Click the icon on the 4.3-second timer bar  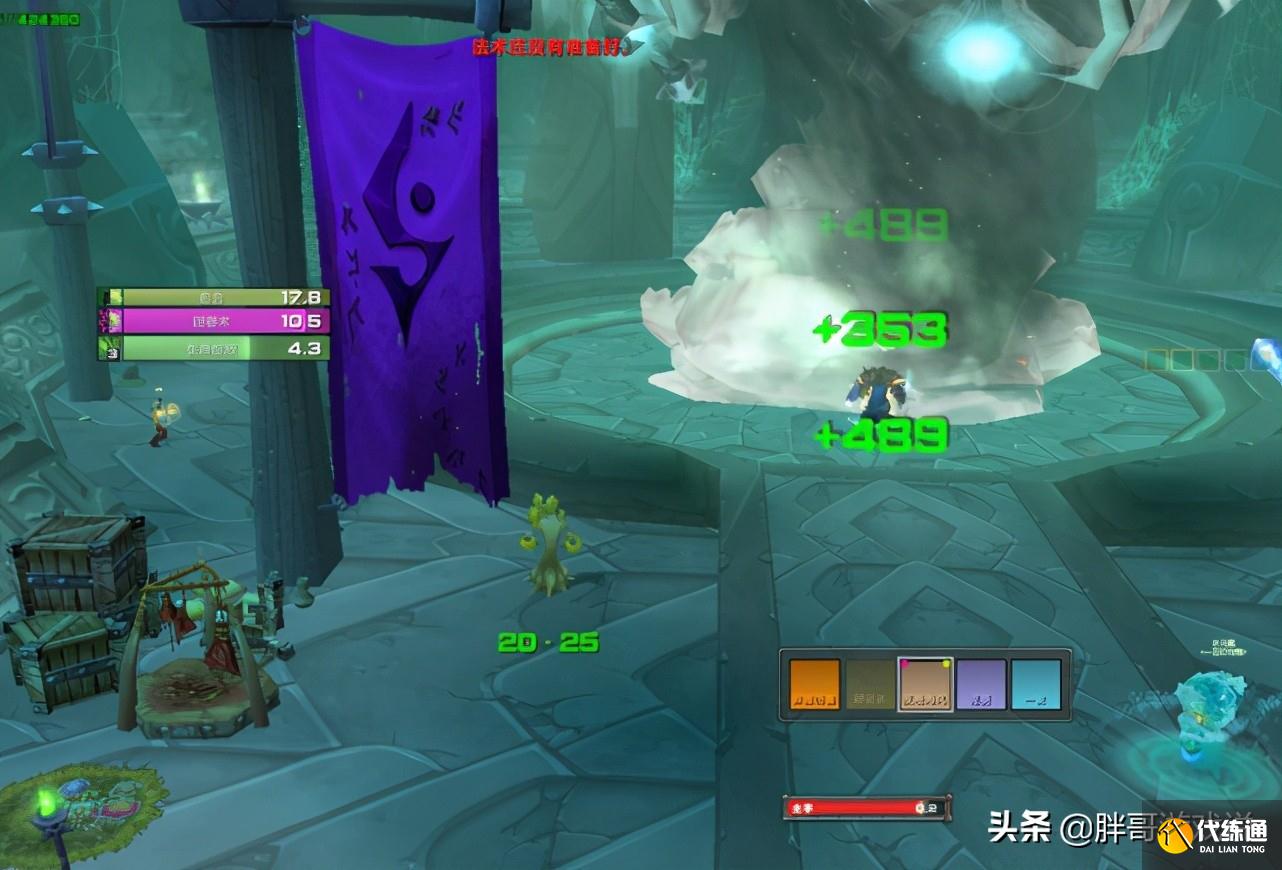(x=112, y=349)
